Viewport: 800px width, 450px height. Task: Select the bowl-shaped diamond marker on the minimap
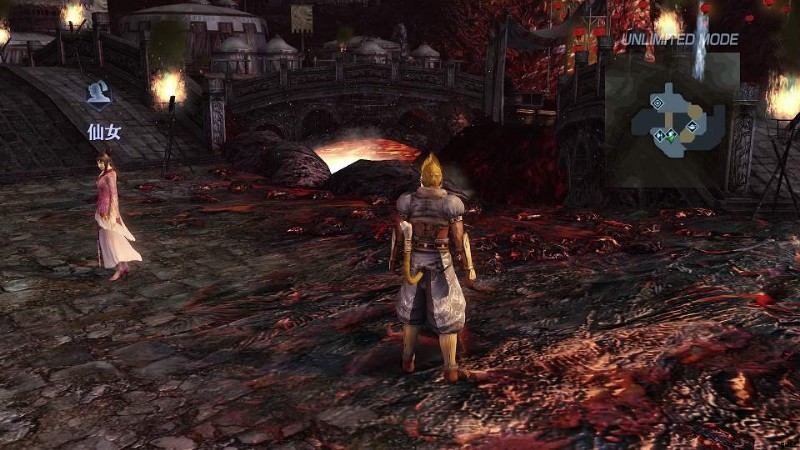692,126
